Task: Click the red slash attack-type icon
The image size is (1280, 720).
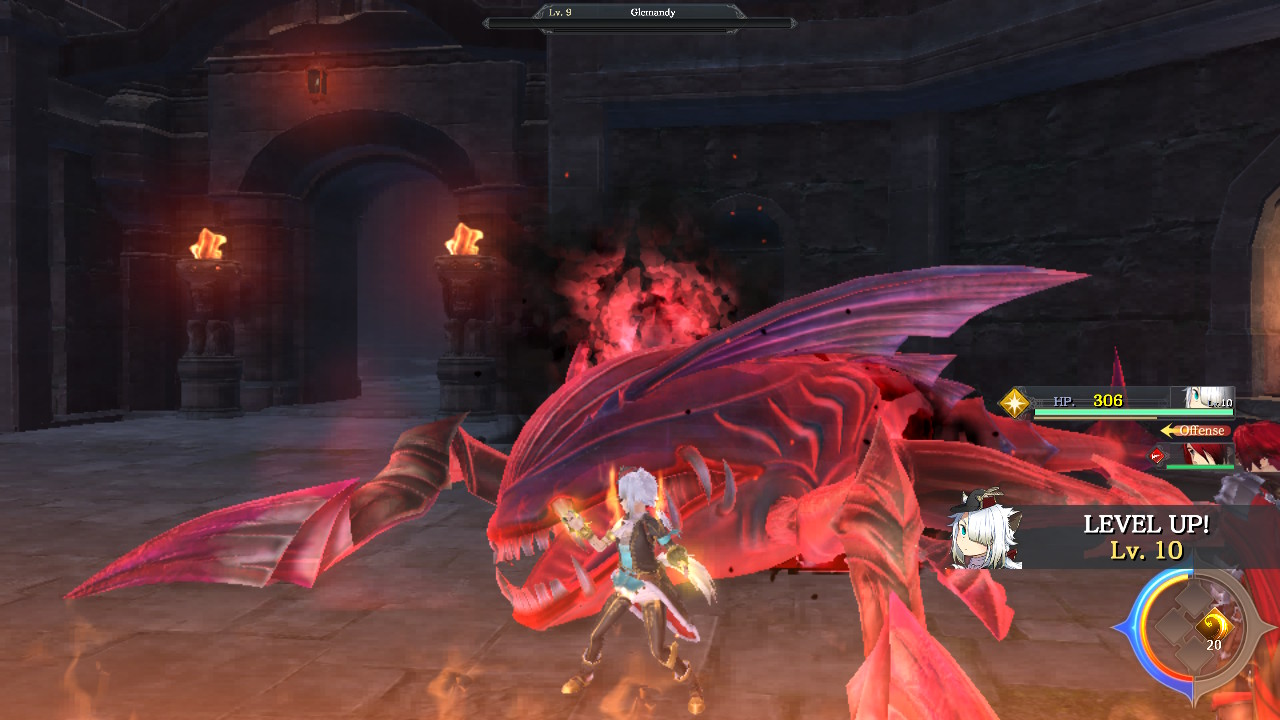Action: [x=1157, y=456]
